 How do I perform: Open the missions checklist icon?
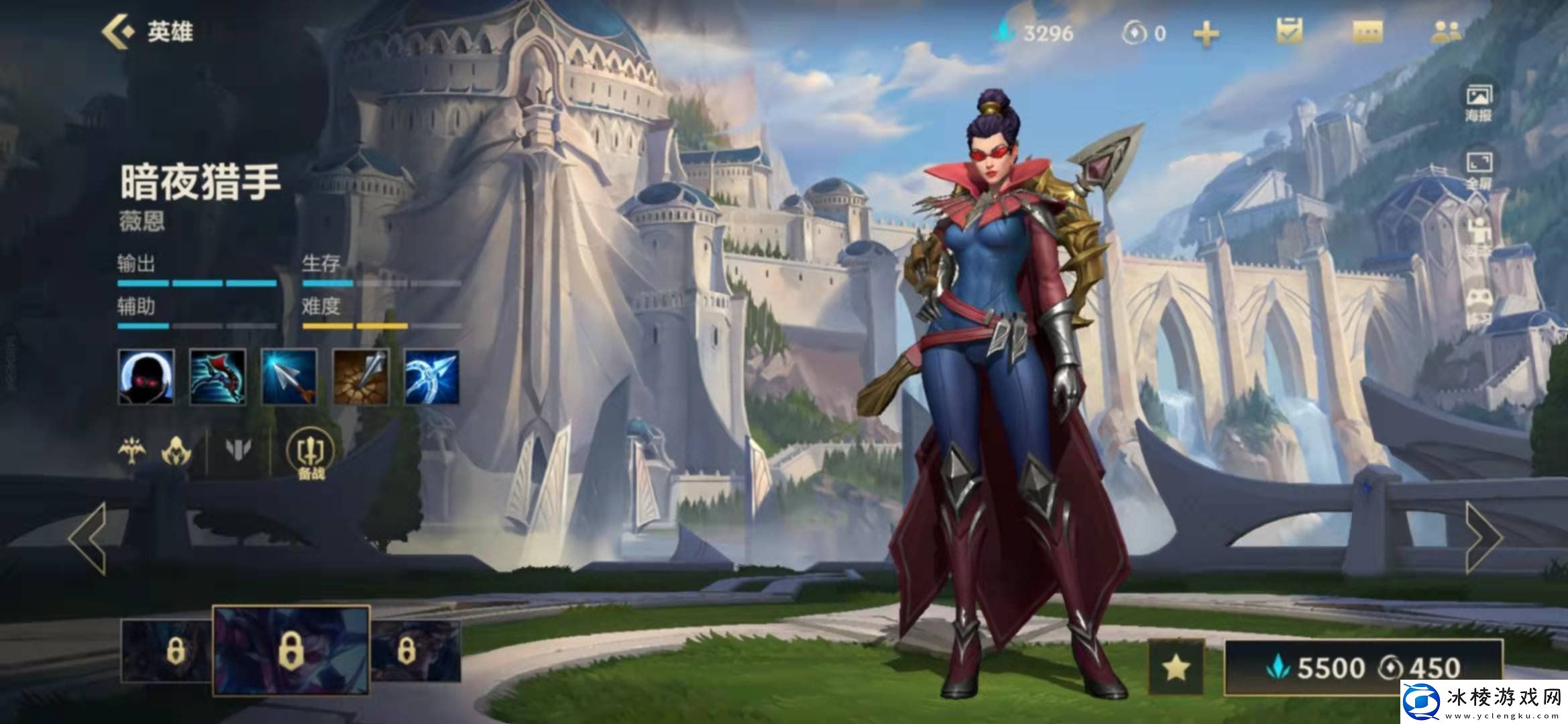tap(1289, 32)
